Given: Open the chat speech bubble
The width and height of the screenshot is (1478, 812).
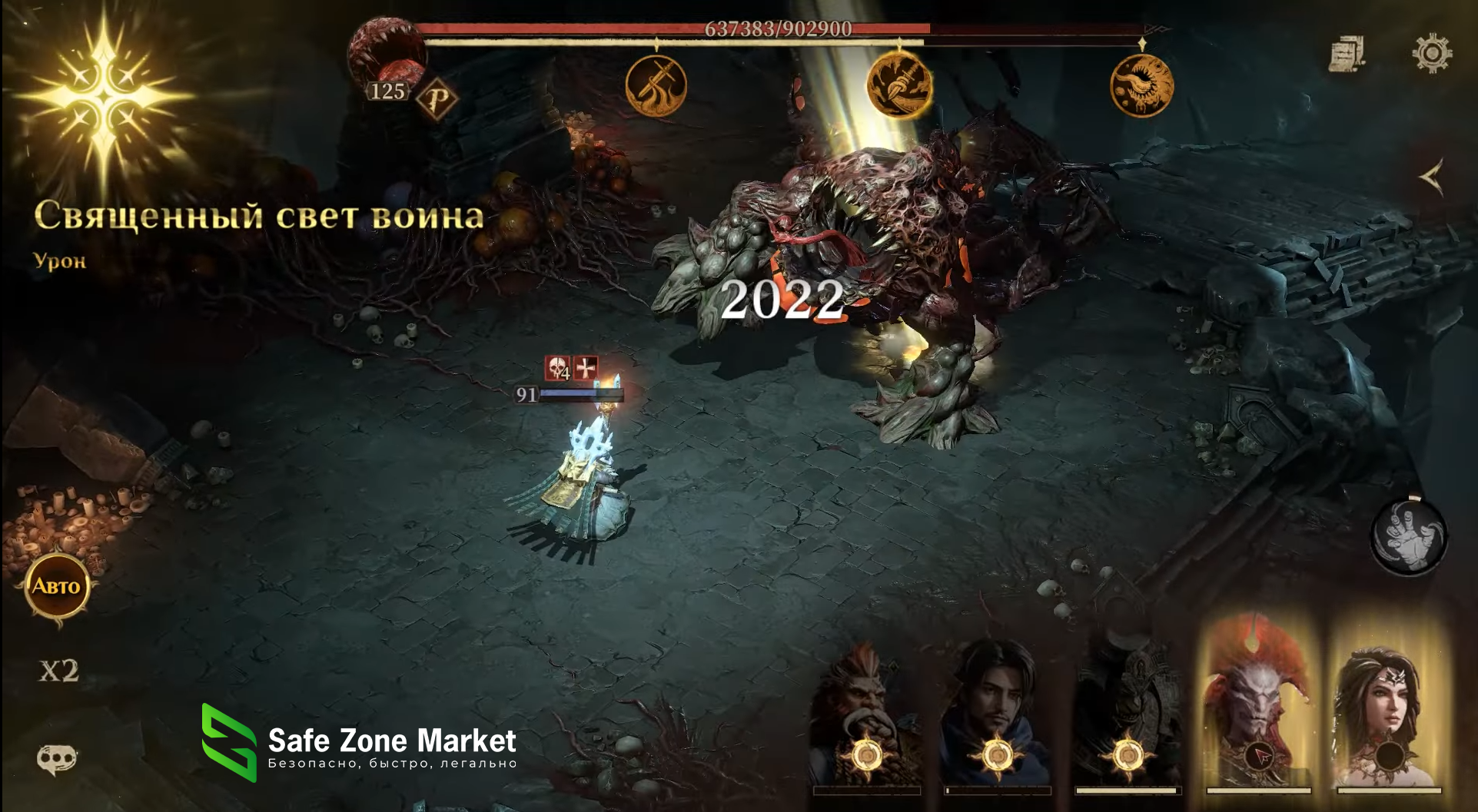Looking at the screenshot, I should click(57, 759).
